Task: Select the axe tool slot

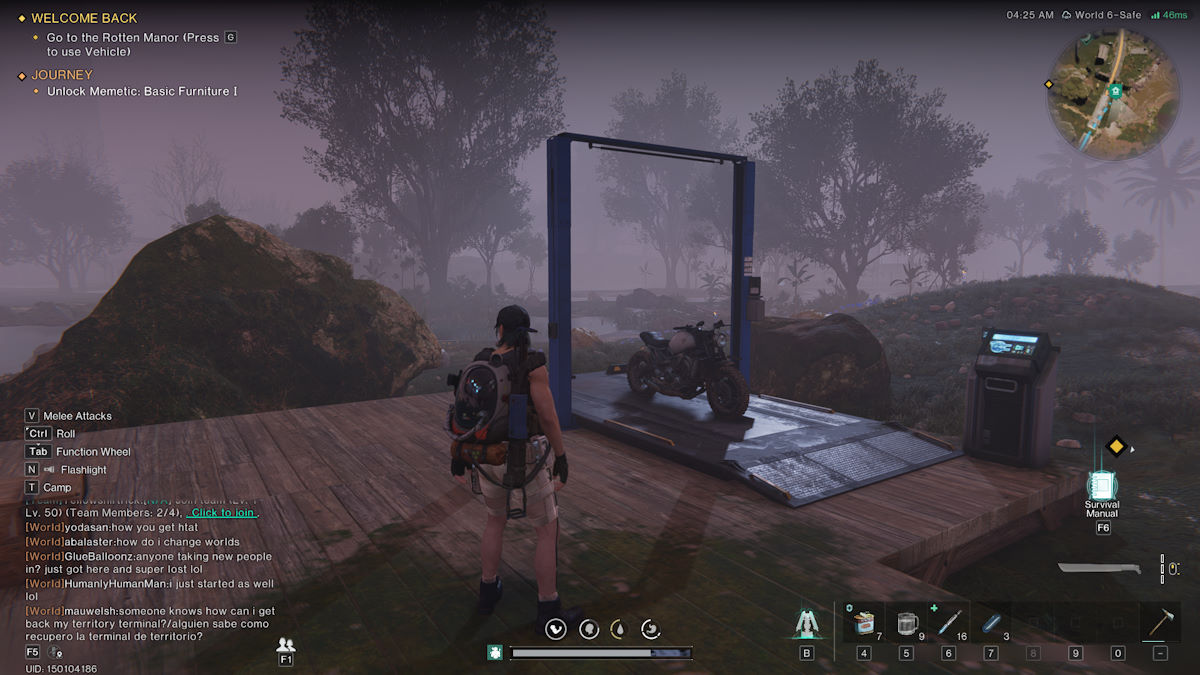Action: click(x=1159, y=623)
